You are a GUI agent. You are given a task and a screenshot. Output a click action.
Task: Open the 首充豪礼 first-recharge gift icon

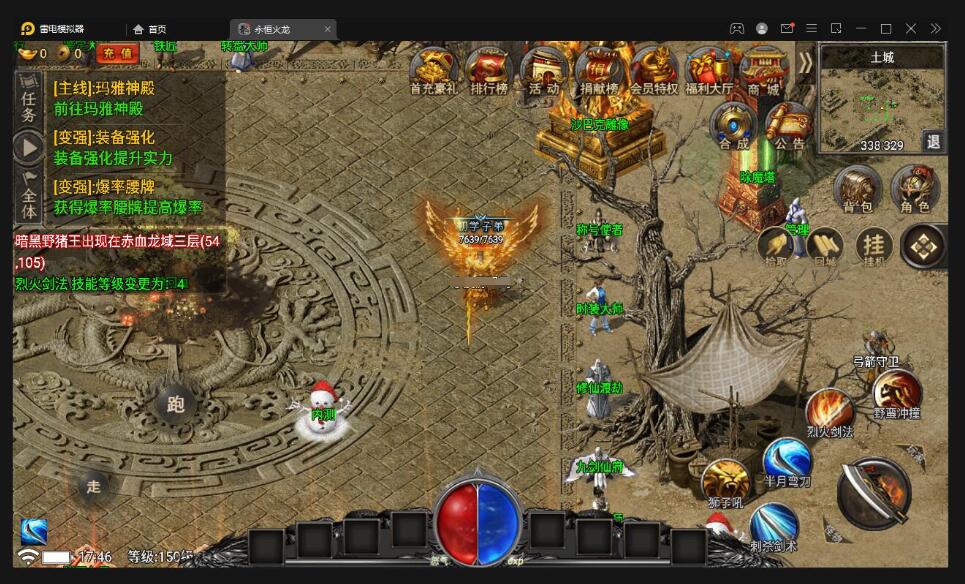[433, 70]
